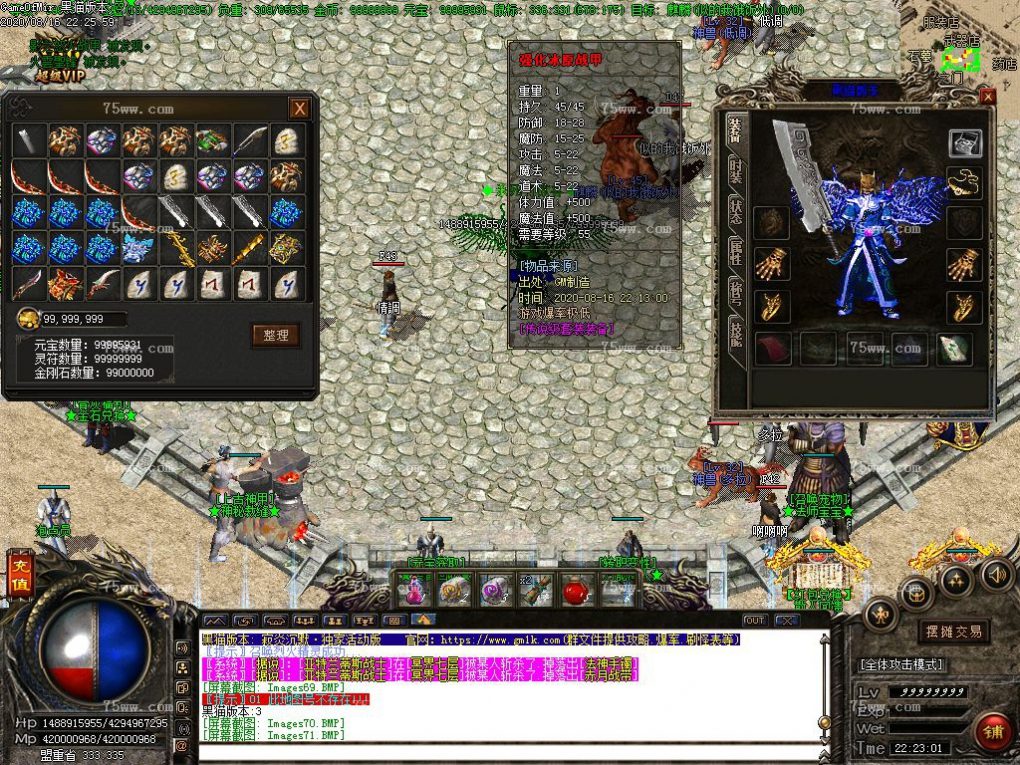Image resolution: width=1020 pixels, height=765 pixels.
Task: Close the inventory bag window
Action: point(299,108)
